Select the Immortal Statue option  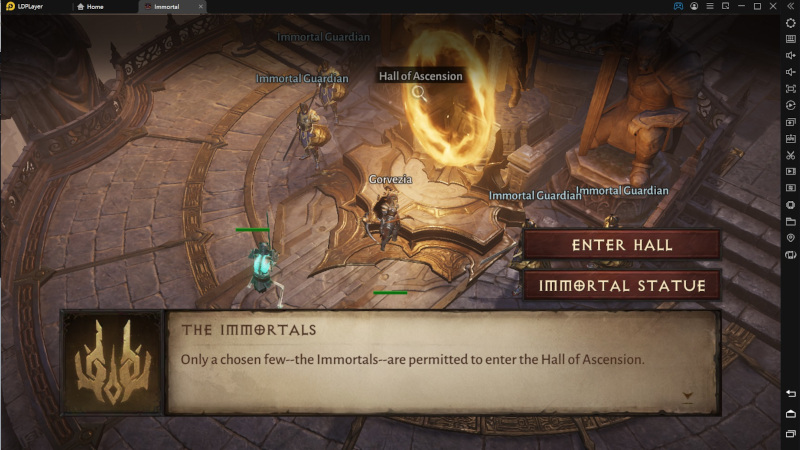coord(622,285)
